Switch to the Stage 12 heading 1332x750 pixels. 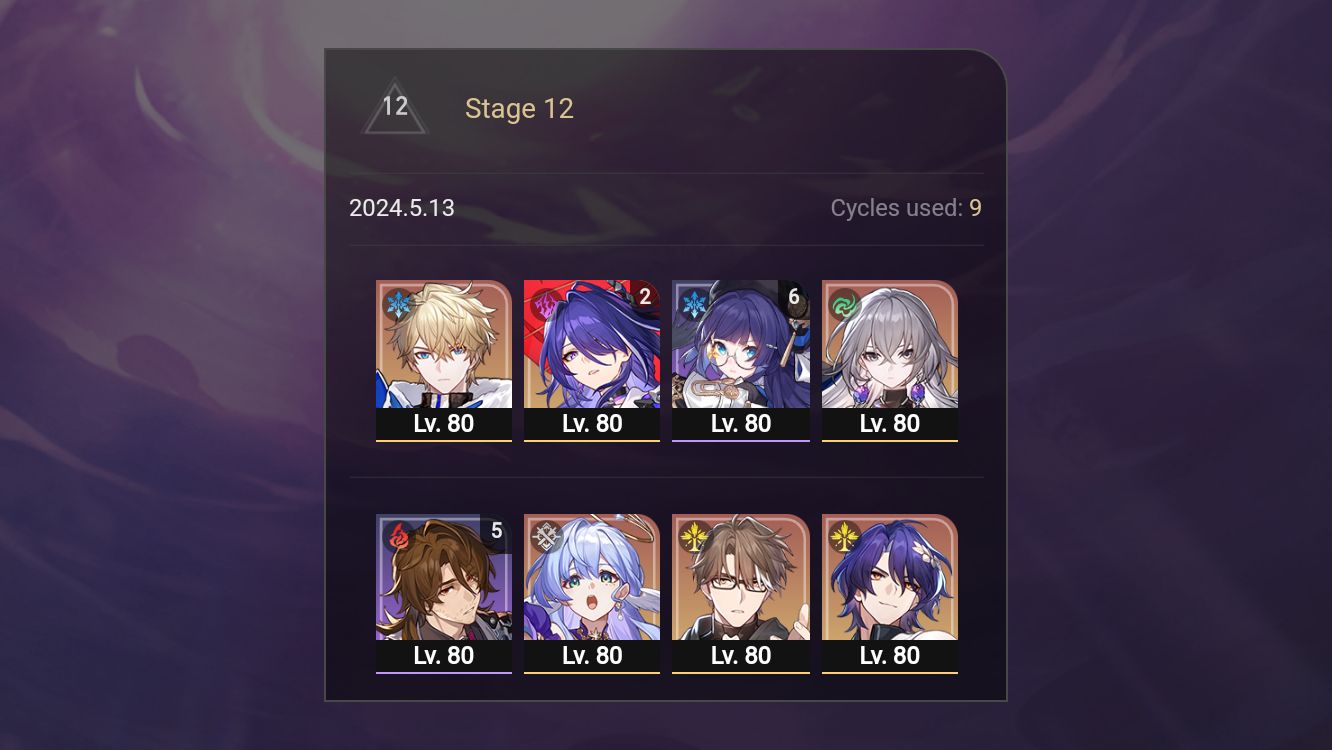pos(520,109)
